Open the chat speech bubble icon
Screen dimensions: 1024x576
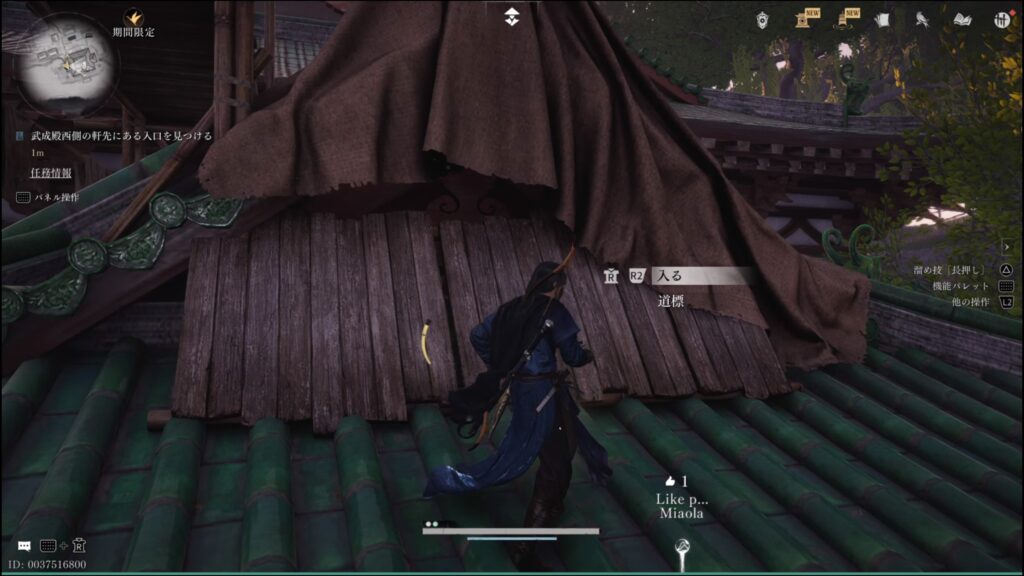[x=23, y=546]
